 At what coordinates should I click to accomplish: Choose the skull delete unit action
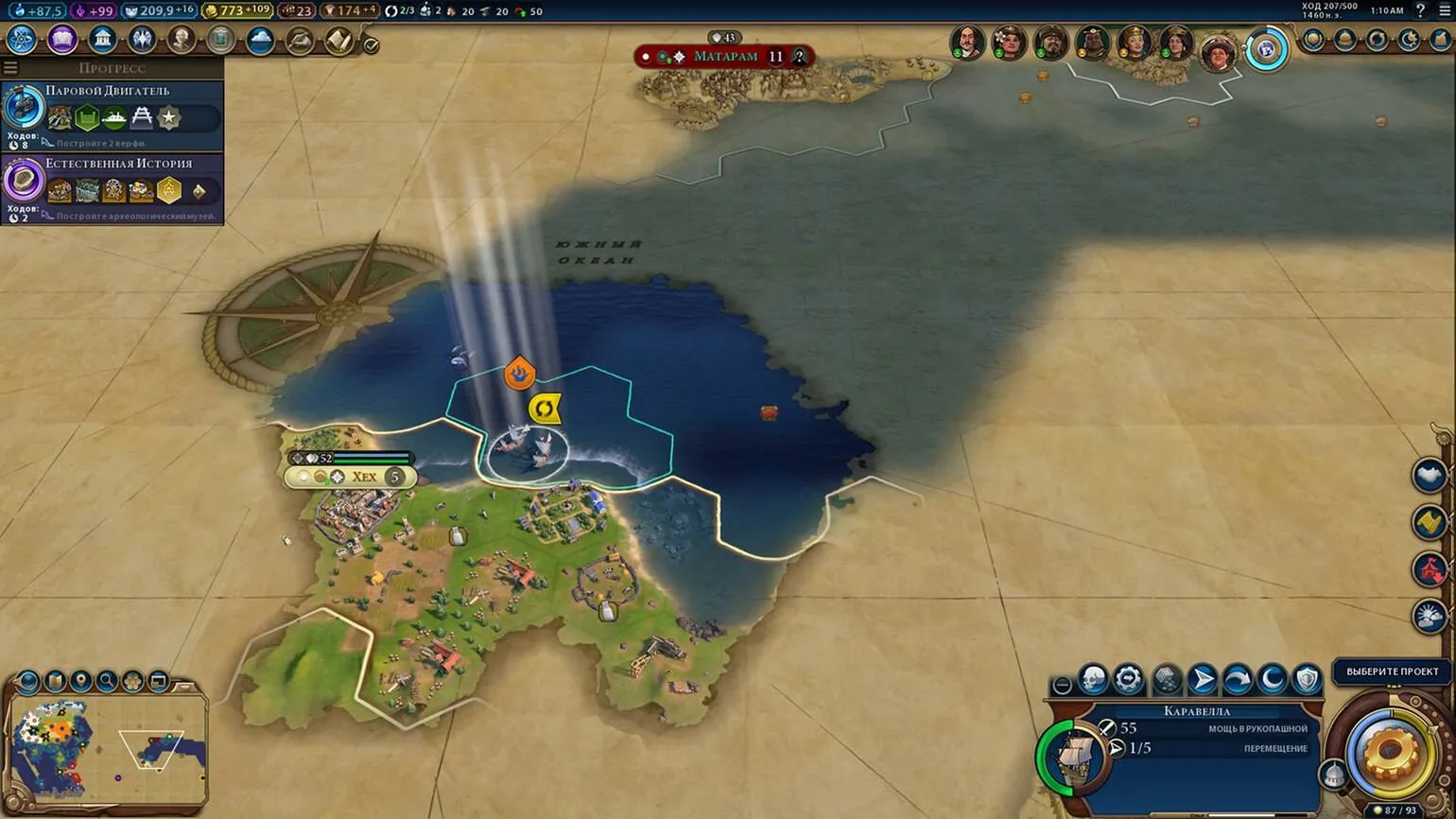pyautogui.click(x=1094, y=679)
